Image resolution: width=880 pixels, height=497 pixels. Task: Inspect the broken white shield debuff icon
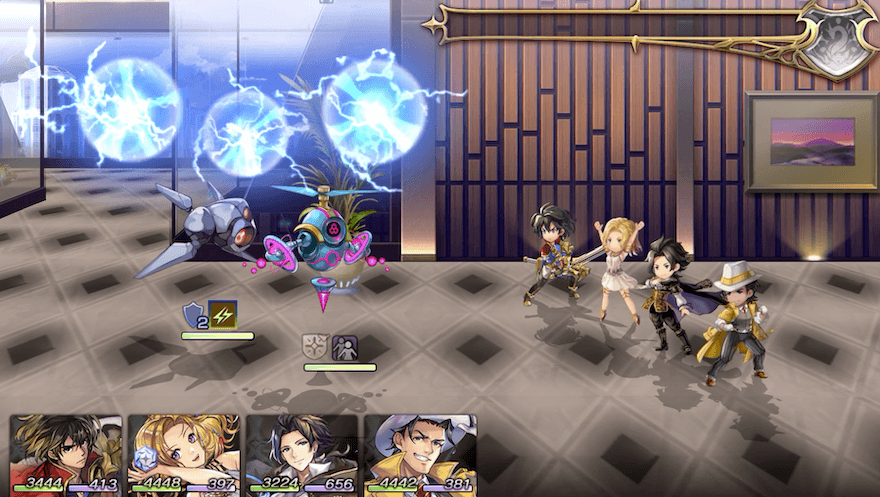pos(316,347)
